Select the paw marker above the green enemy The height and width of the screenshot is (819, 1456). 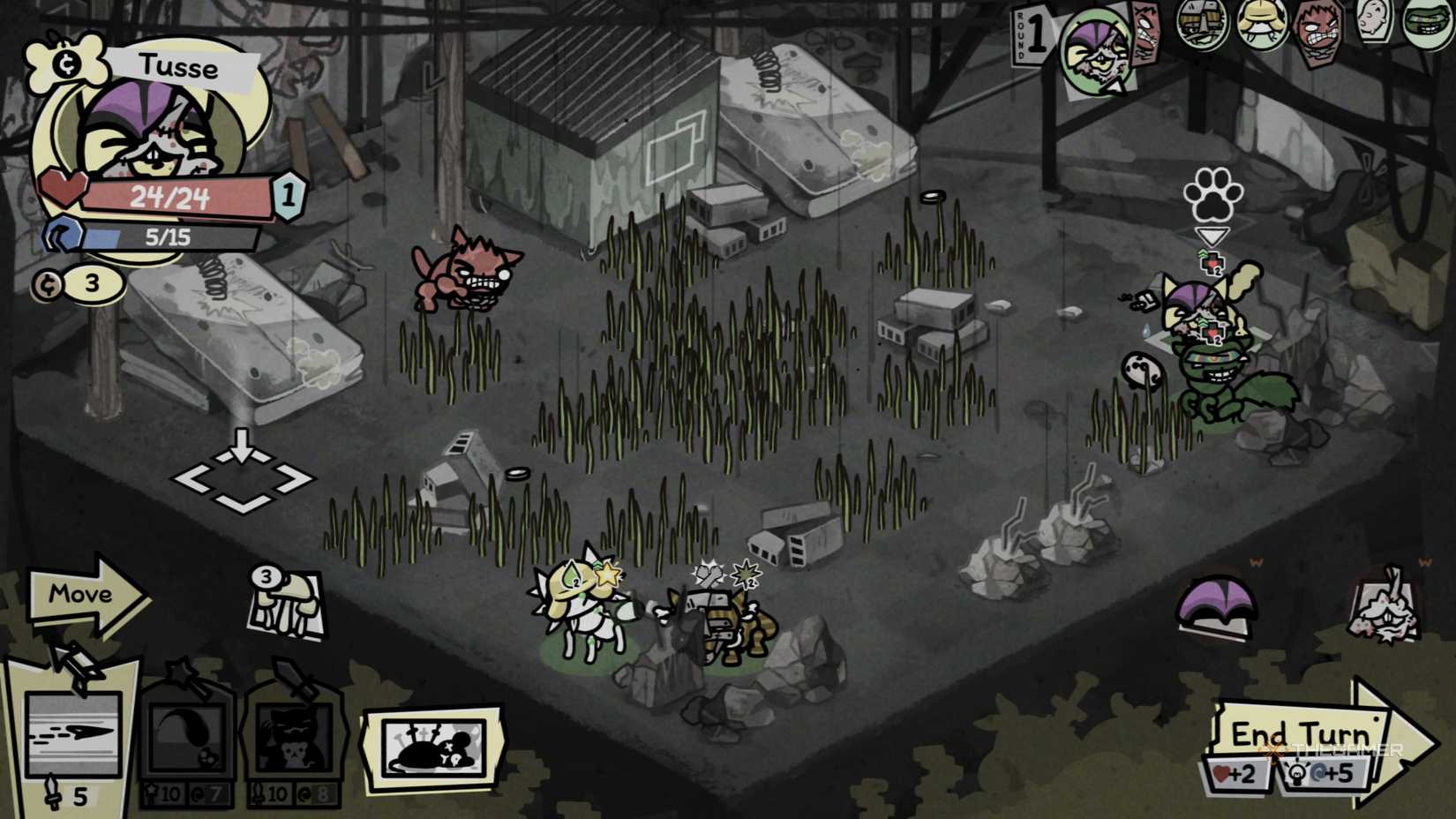click(x=1214, y=192)
